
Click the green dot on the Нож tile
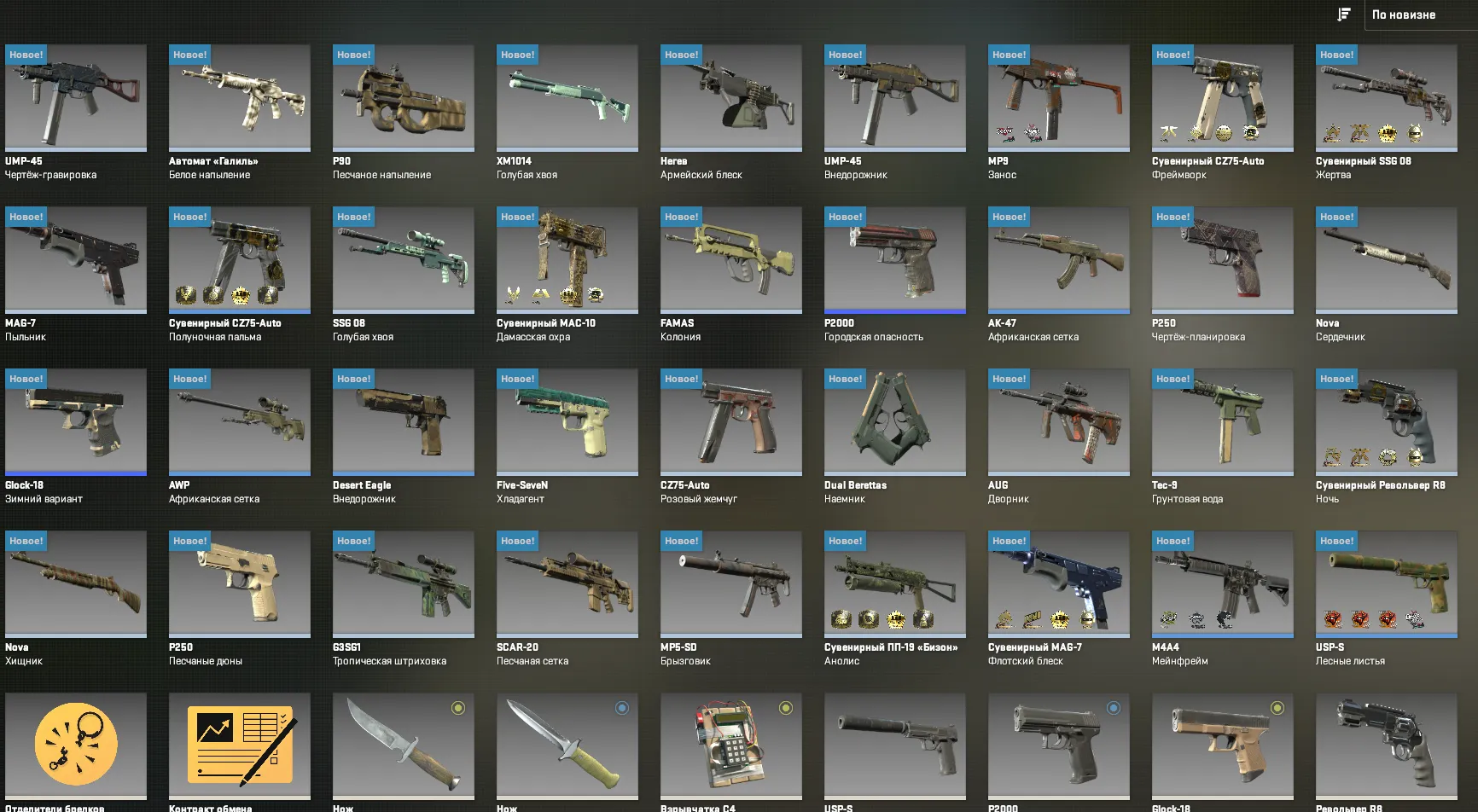(x=458, y=706)
